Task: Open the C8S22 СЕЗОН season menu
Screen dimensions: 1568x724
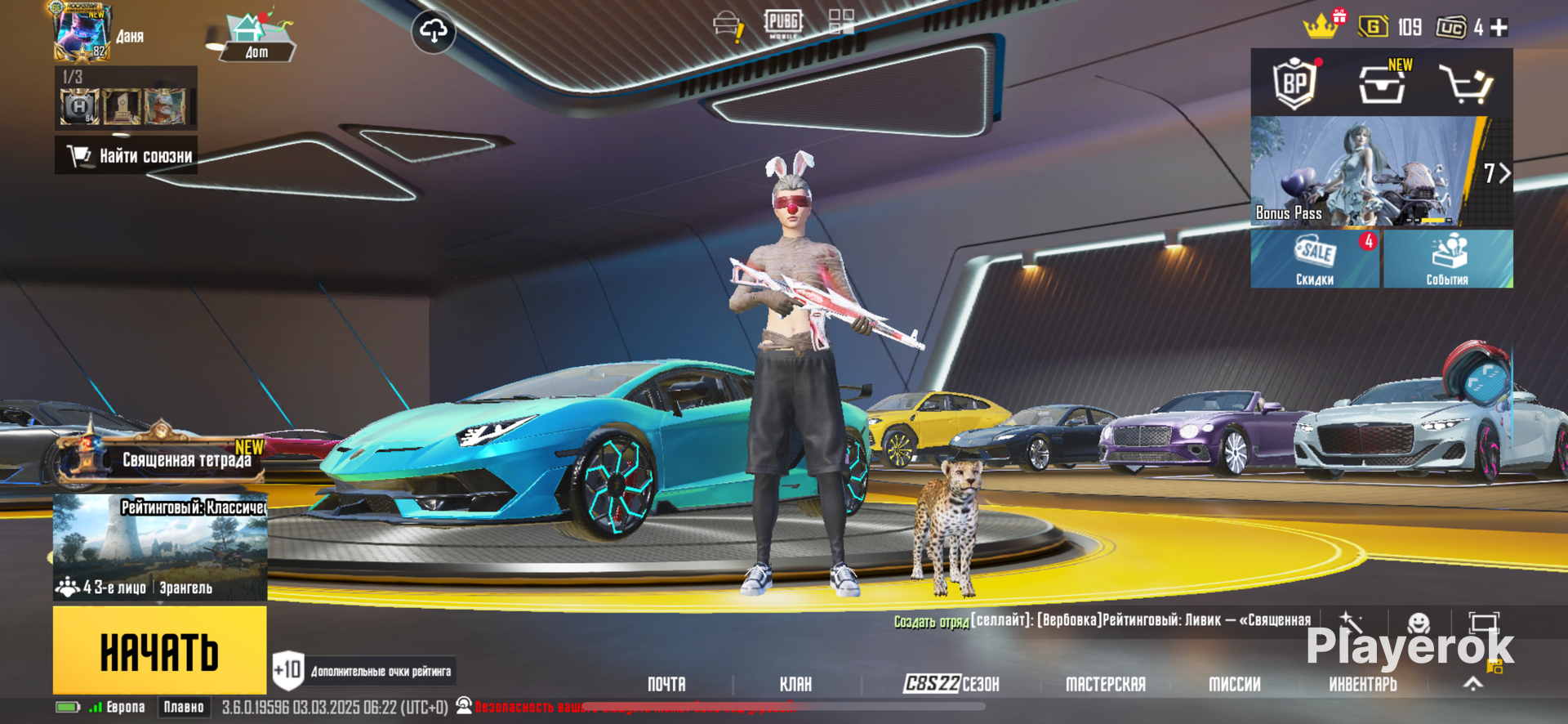Action: [x=951, y=684]
